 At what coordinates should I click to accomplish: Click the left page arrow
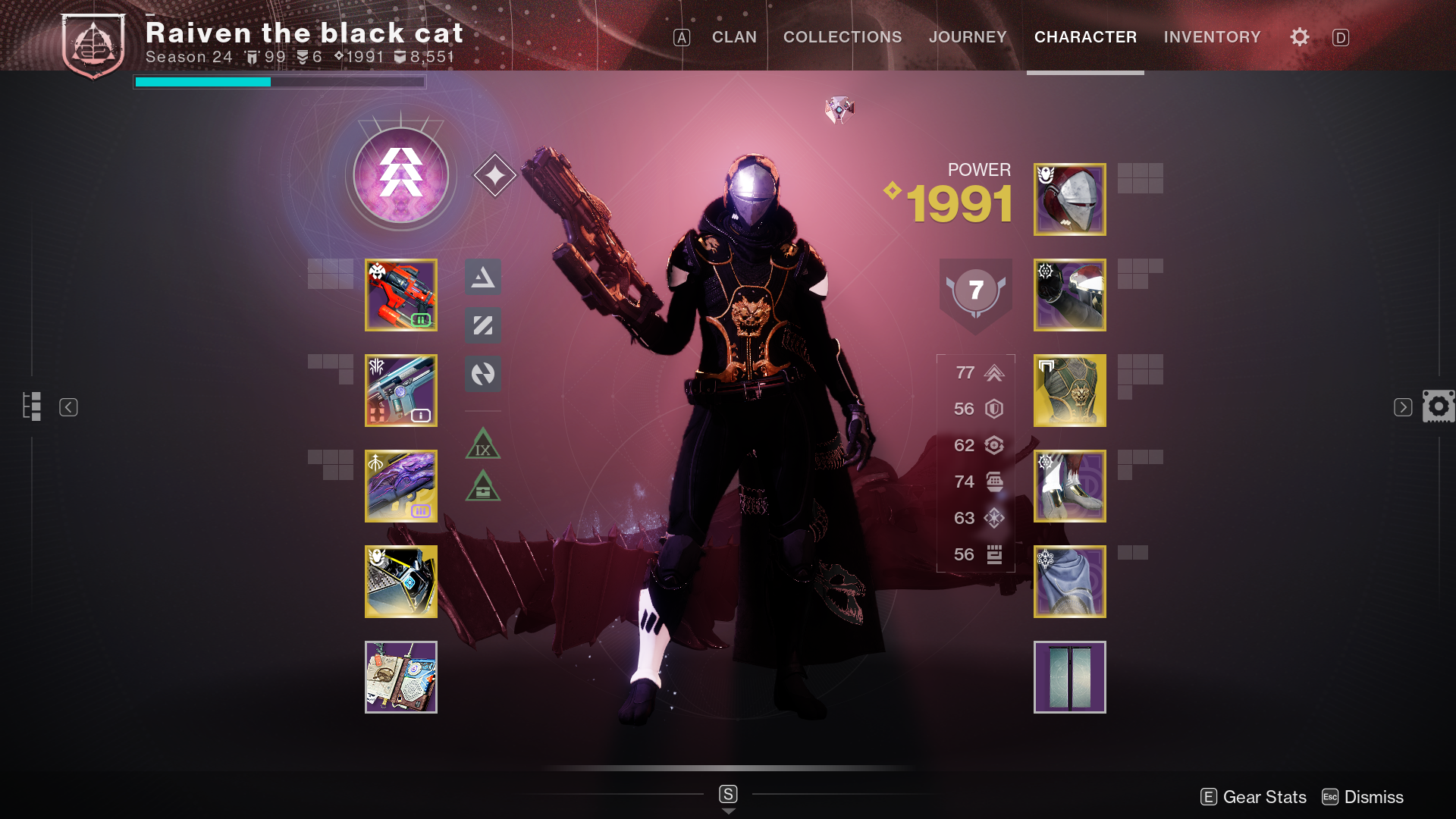pos(68,407)
